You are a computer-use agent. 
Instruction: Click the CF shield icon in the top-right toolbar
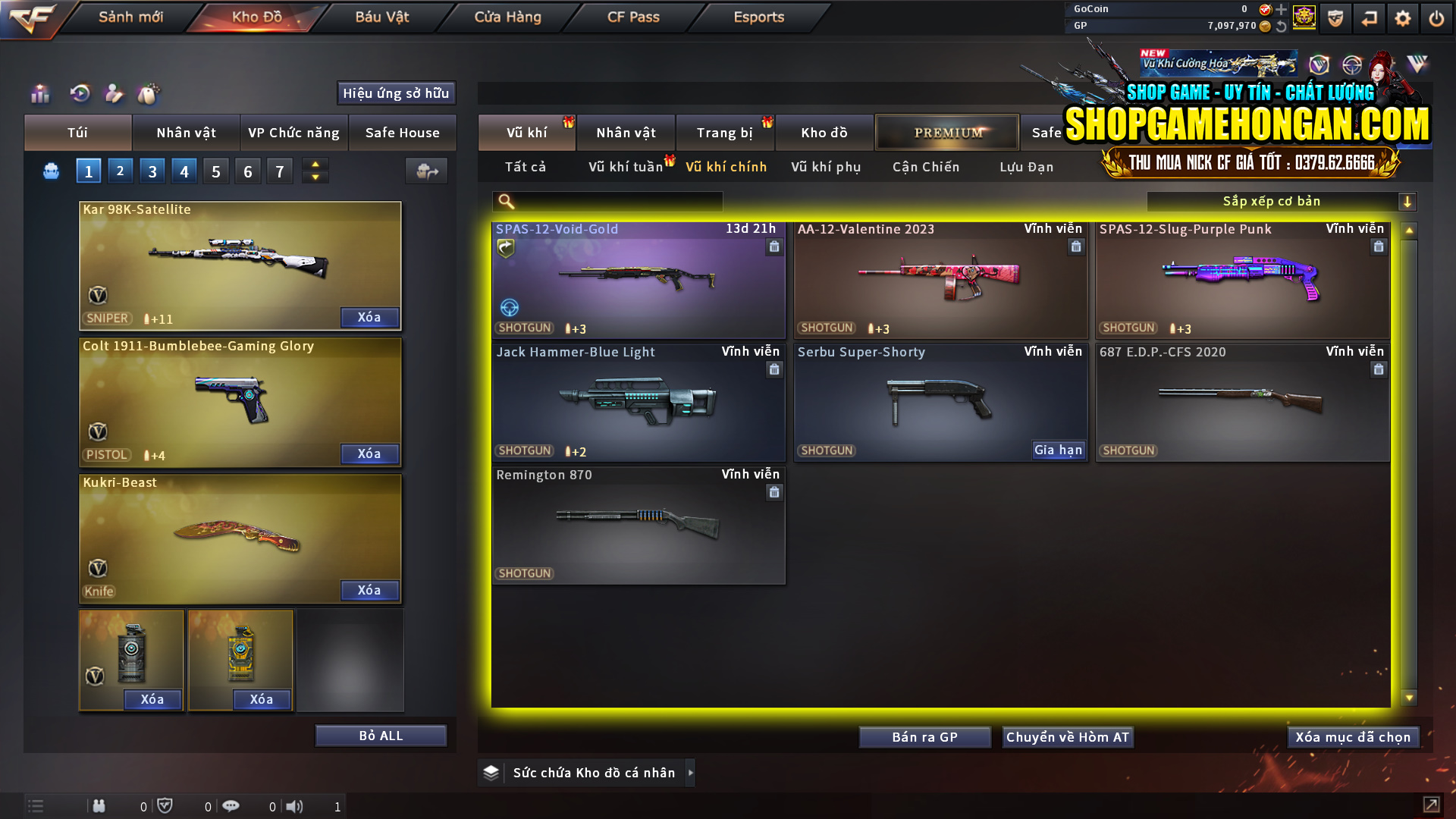tap(1335, 17)
